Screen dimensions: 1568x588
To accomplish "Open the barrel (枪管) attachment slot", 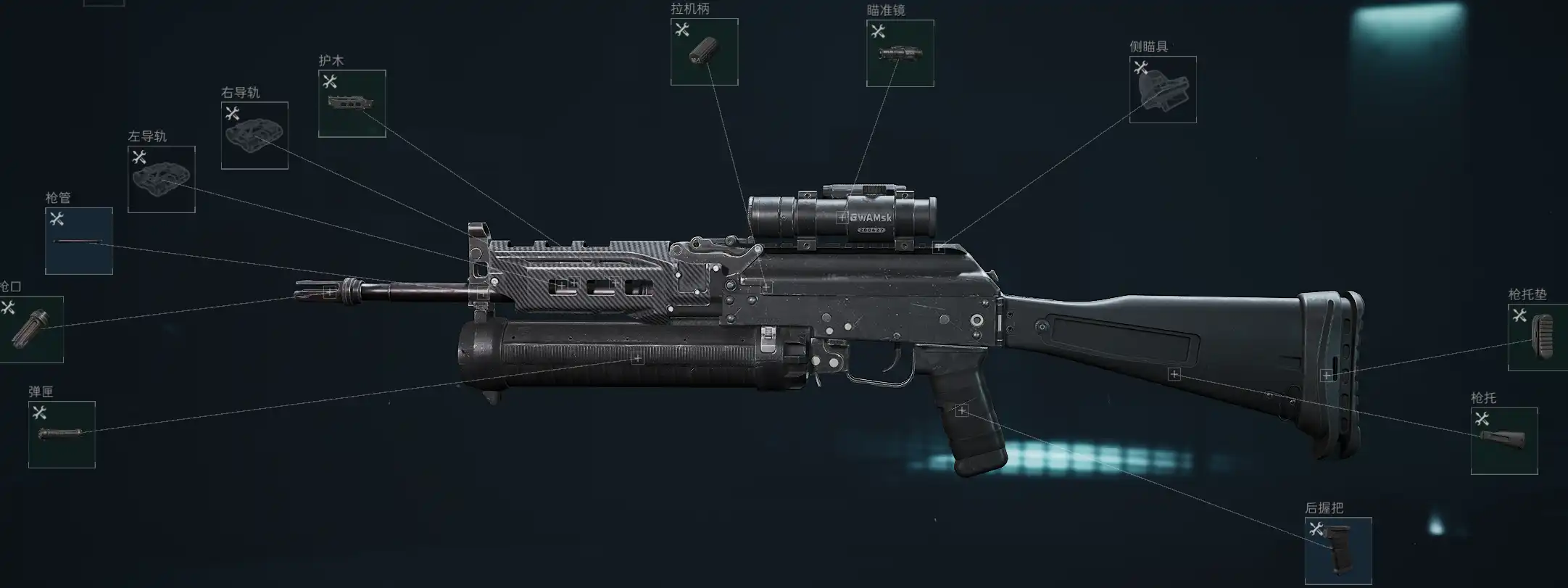I will tap(79, 241).
